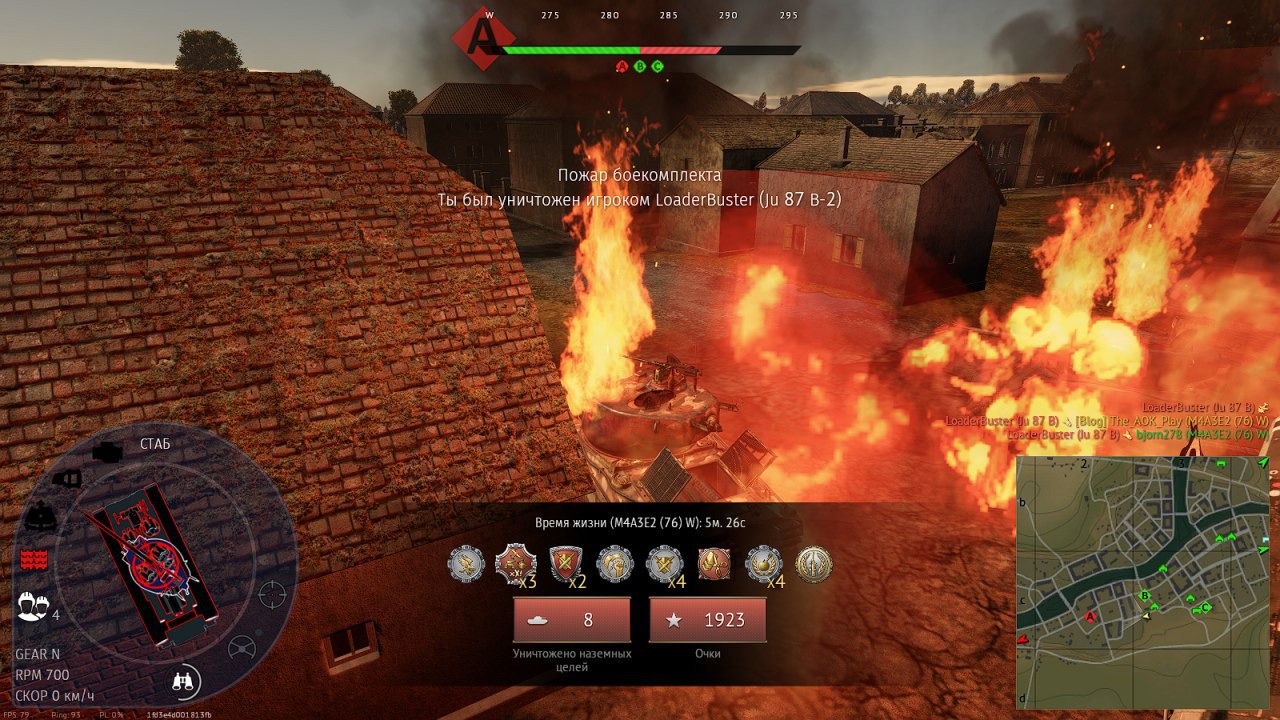The height and width of the screenshot is (720, 1280).
Task: Click the silver fist award medal
Action: click(x=615, y=565)
